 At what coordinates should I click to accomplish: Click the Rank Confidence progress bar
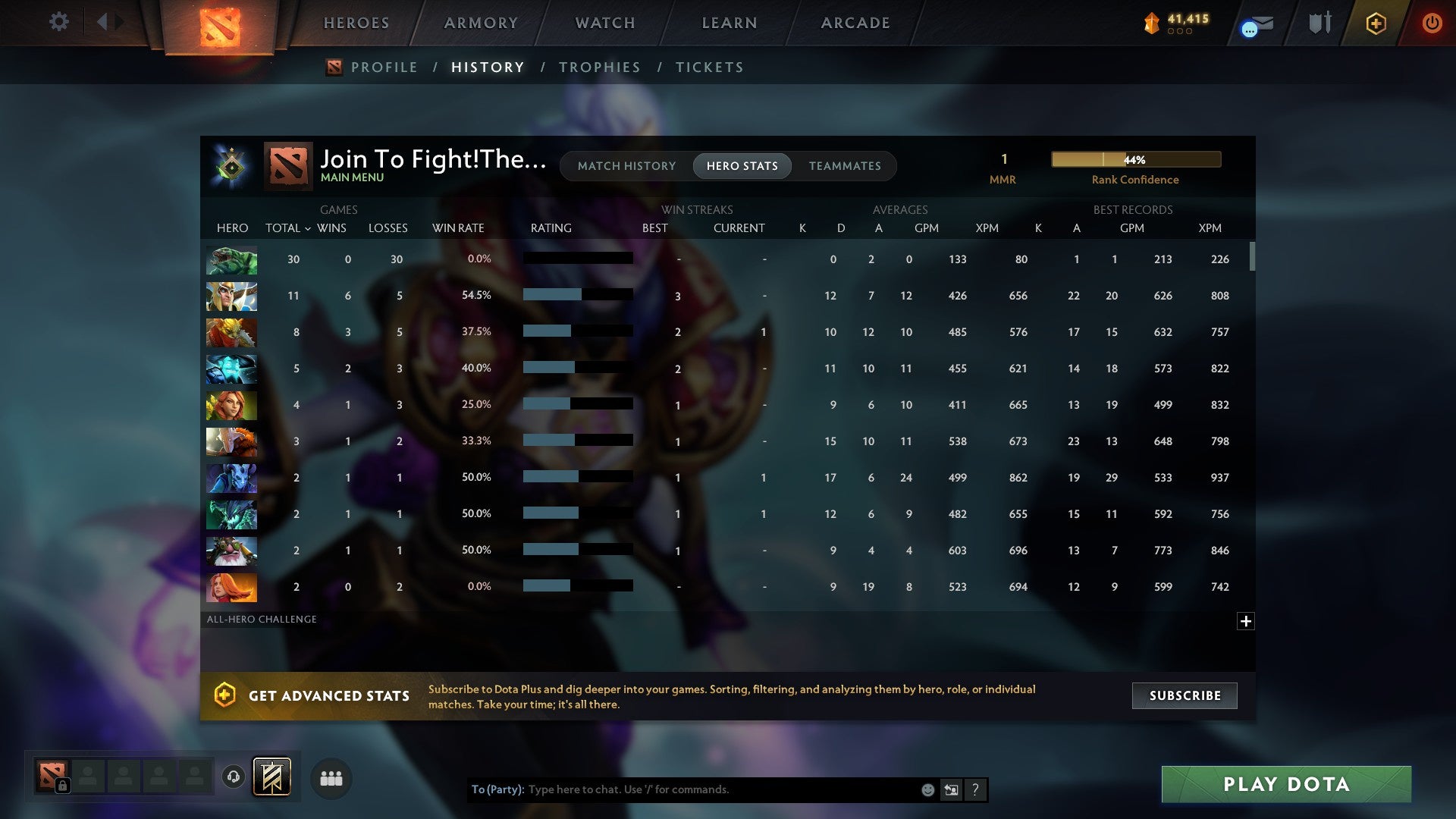pyautogui.click(x=1135, y=159)
